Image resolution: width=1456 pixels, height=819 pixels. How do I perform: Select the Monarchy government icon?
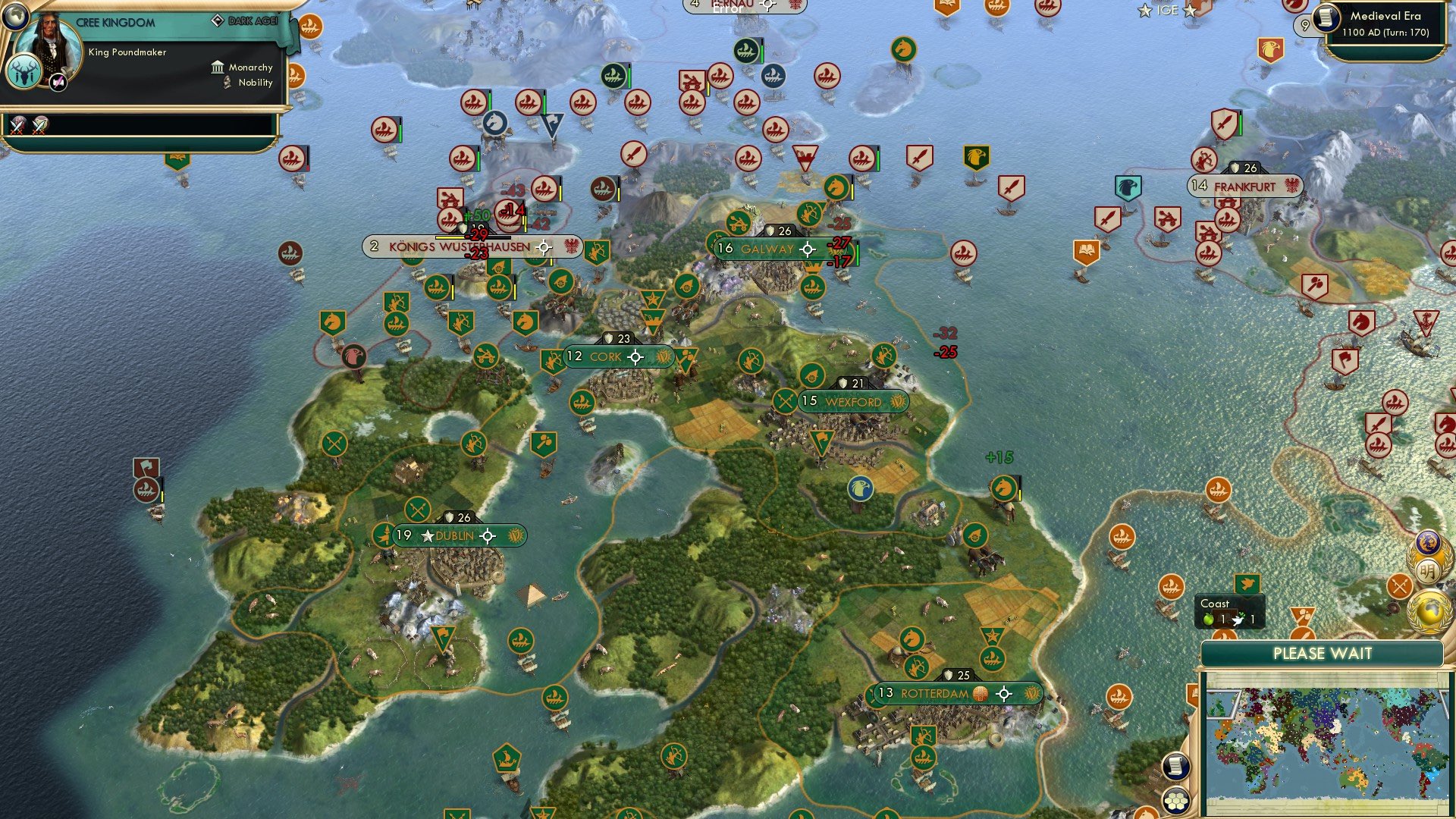(x=217, y=67)
